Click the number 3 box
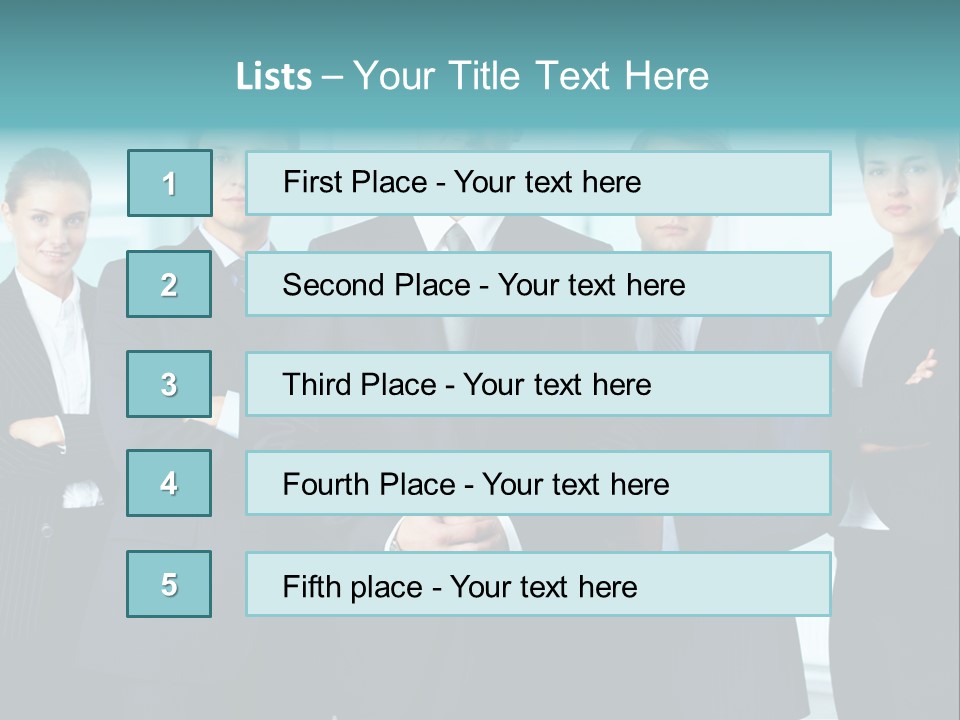The height and width of the screenshot is (720, 960). pos(169,384)
